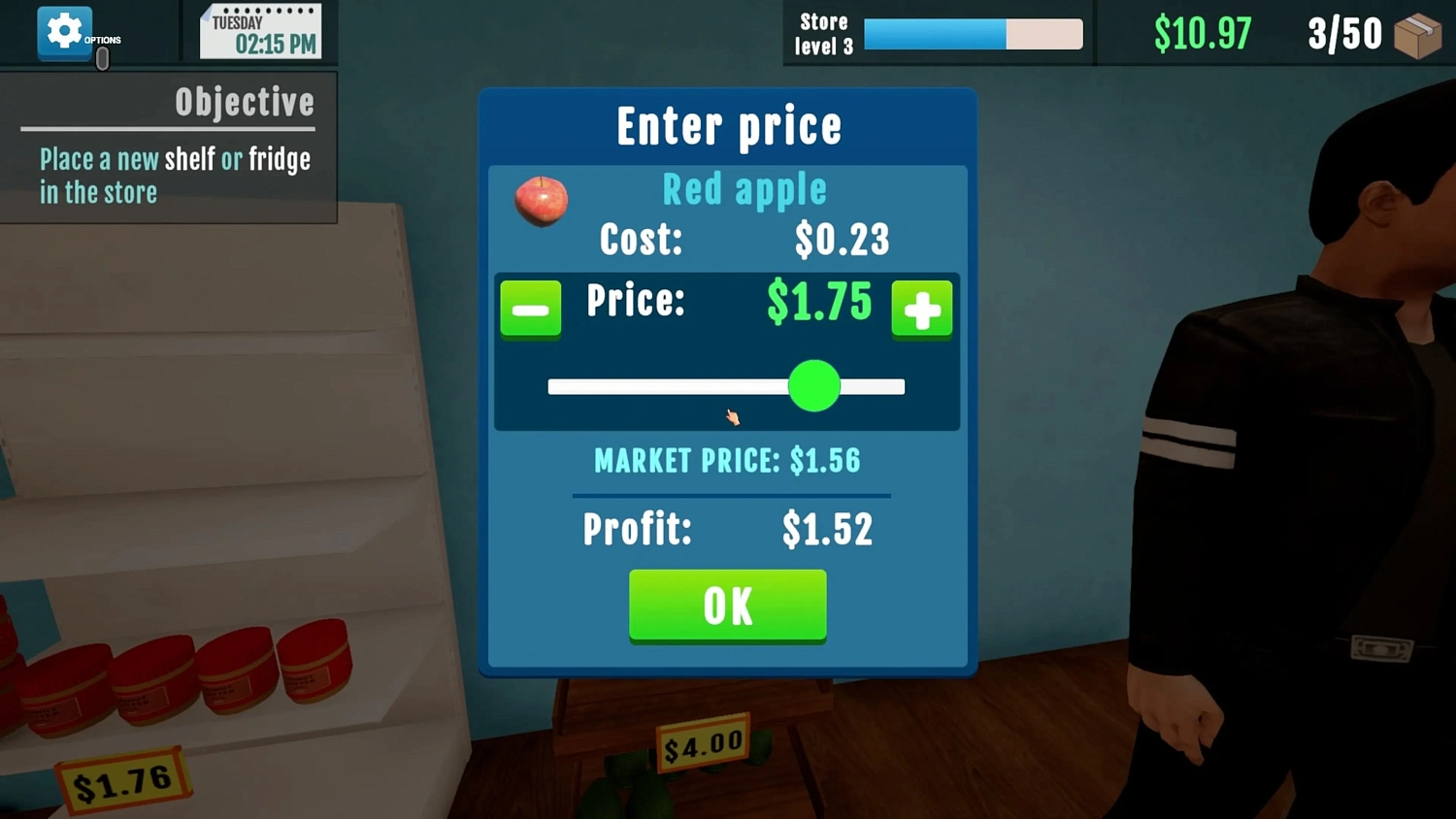
Task: Click the toggle switch below Options
Action: click(101, 58)
